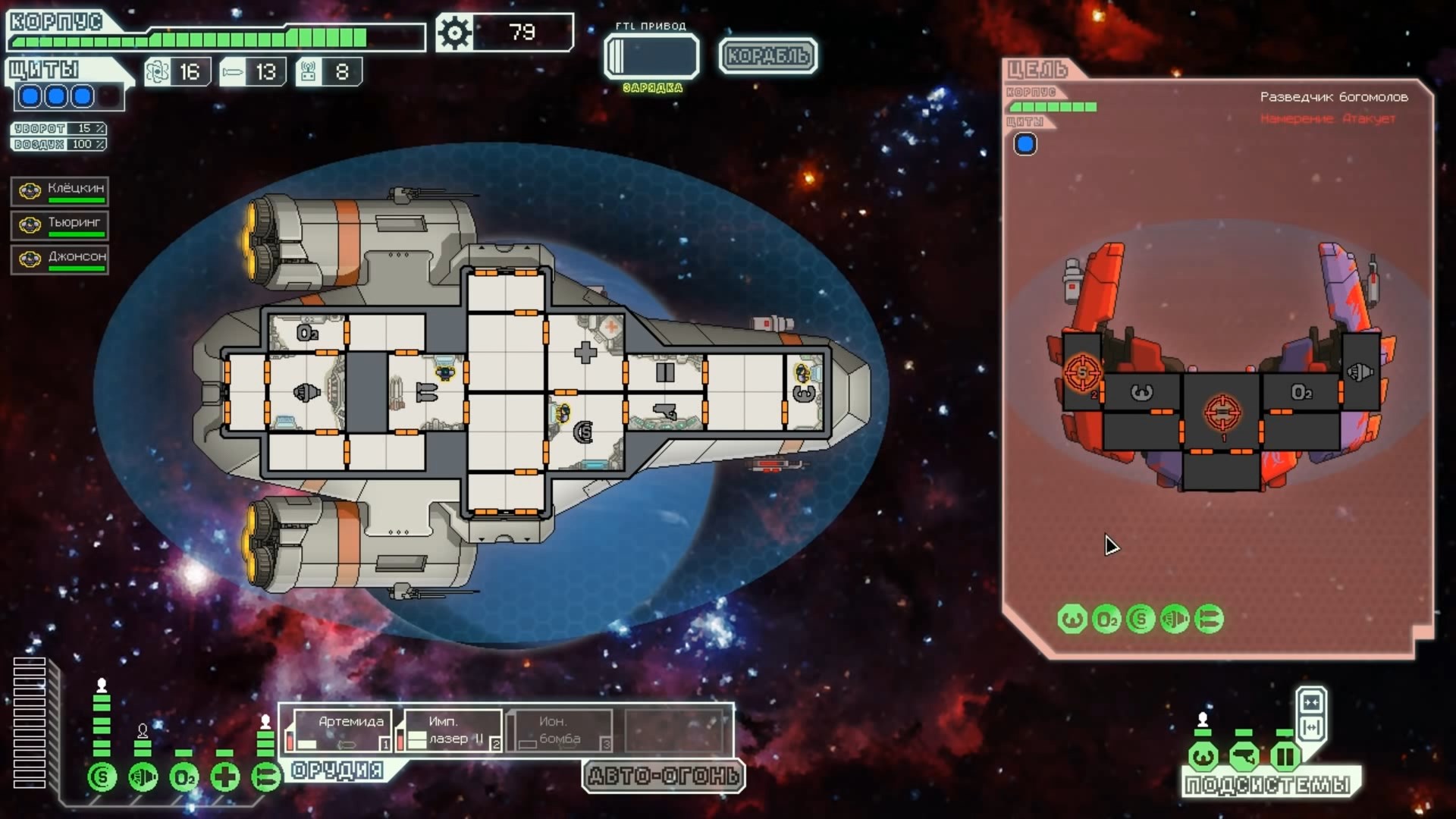The width and height of the screenshot is (1456, 819).
Task: Click the weapons system power icon
Action: pos(265,777)
